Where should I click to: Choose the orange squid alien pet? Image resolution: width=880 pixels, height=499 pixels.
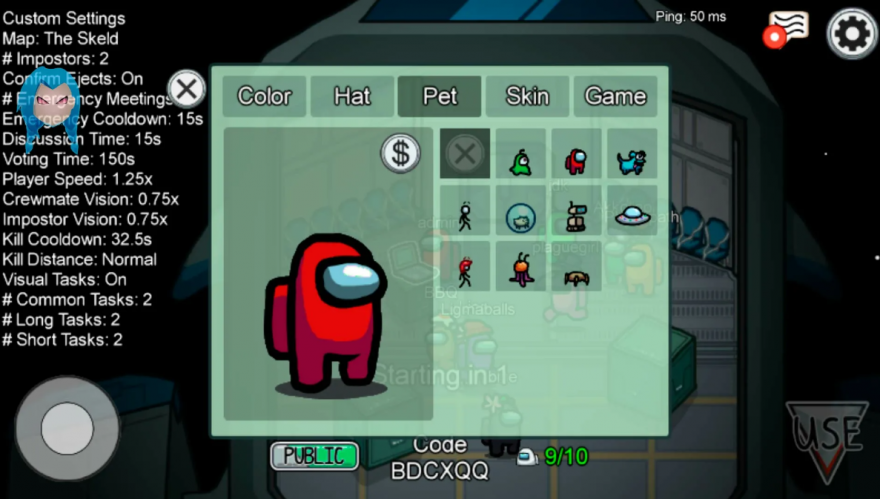[x=521, y=269]
